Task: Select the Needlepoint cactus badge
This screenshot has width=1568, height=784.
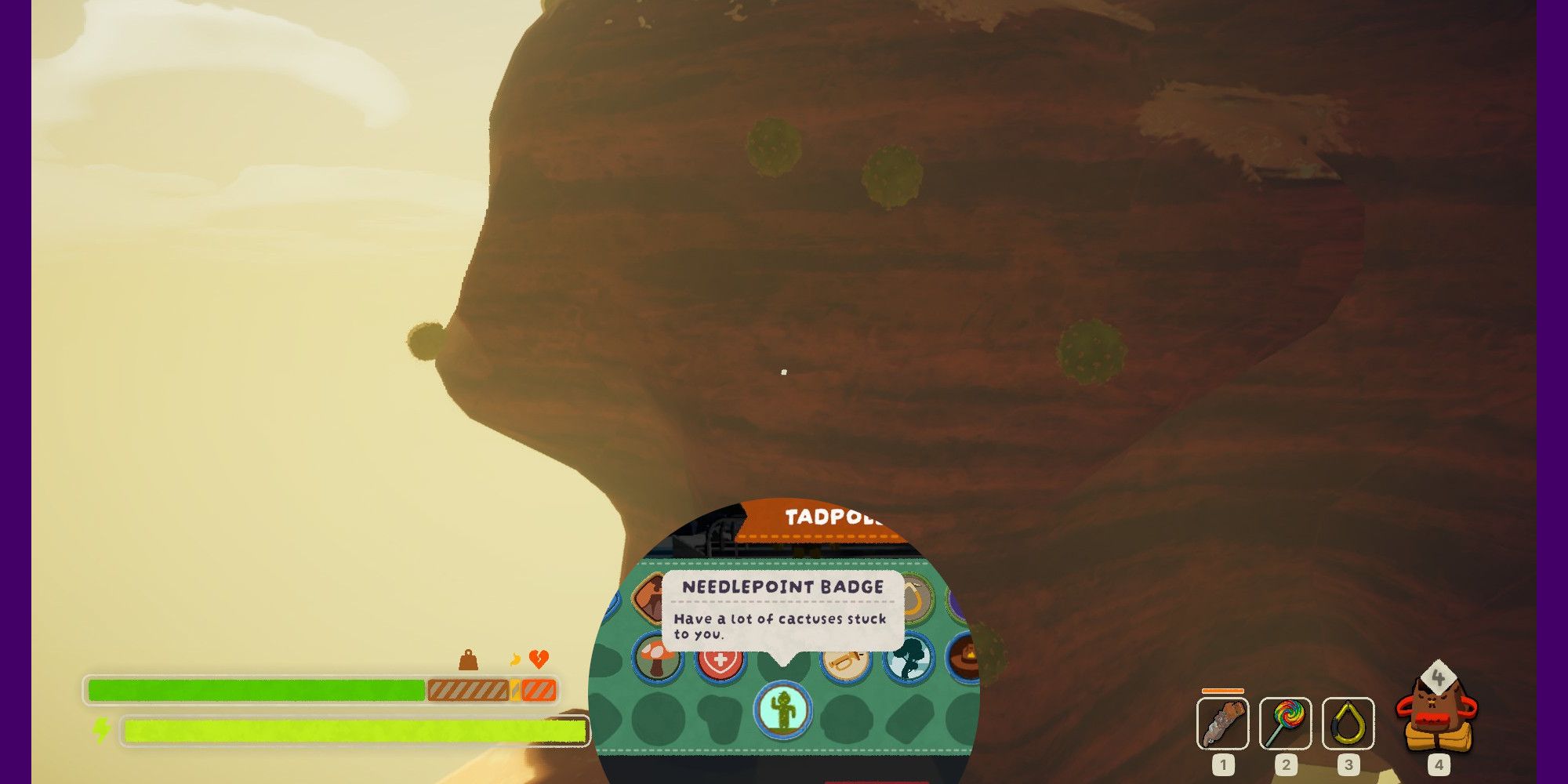Action: pos(782,709)
